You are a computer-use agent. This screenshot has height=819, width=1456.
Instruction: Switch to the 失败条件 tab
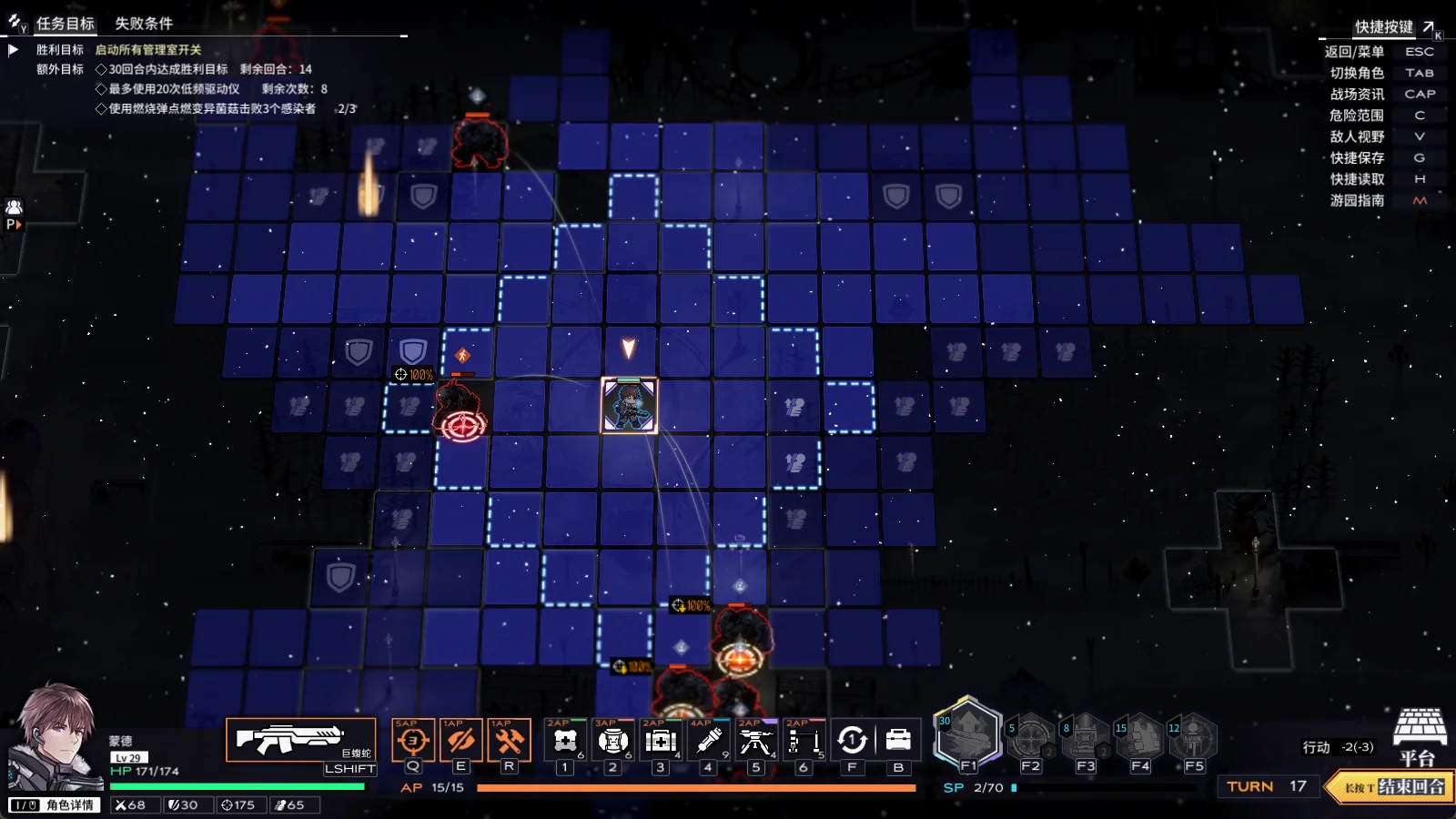[x=143, y=24]
